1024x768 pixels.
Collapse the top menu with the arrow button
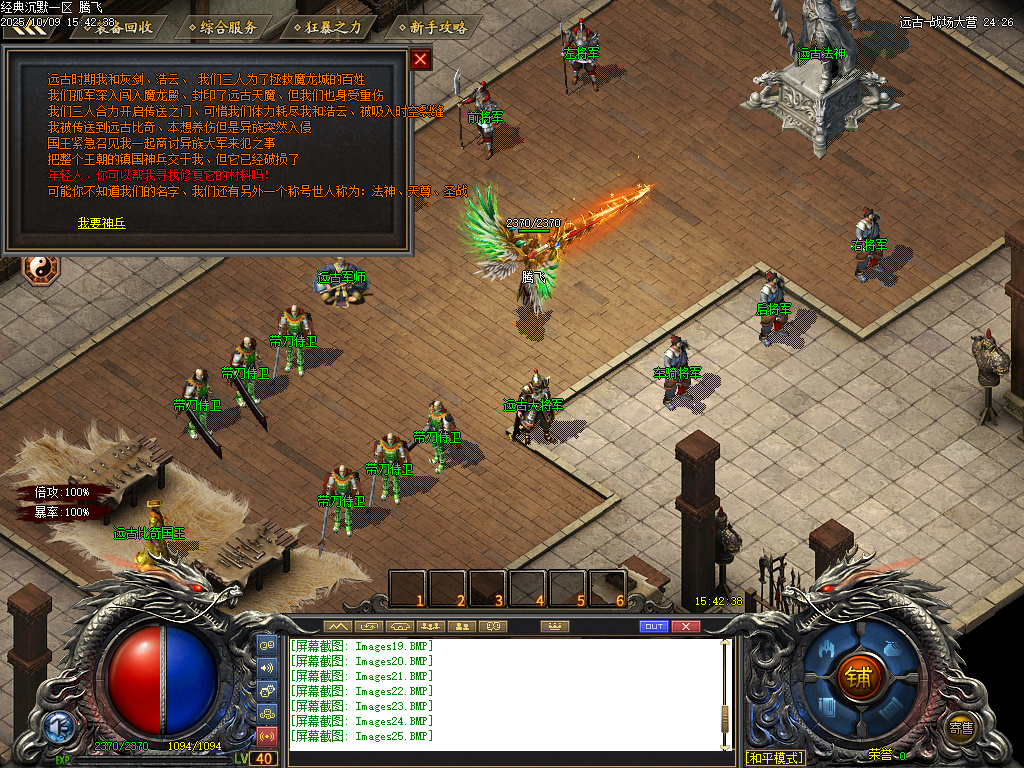tap(28, 28)
